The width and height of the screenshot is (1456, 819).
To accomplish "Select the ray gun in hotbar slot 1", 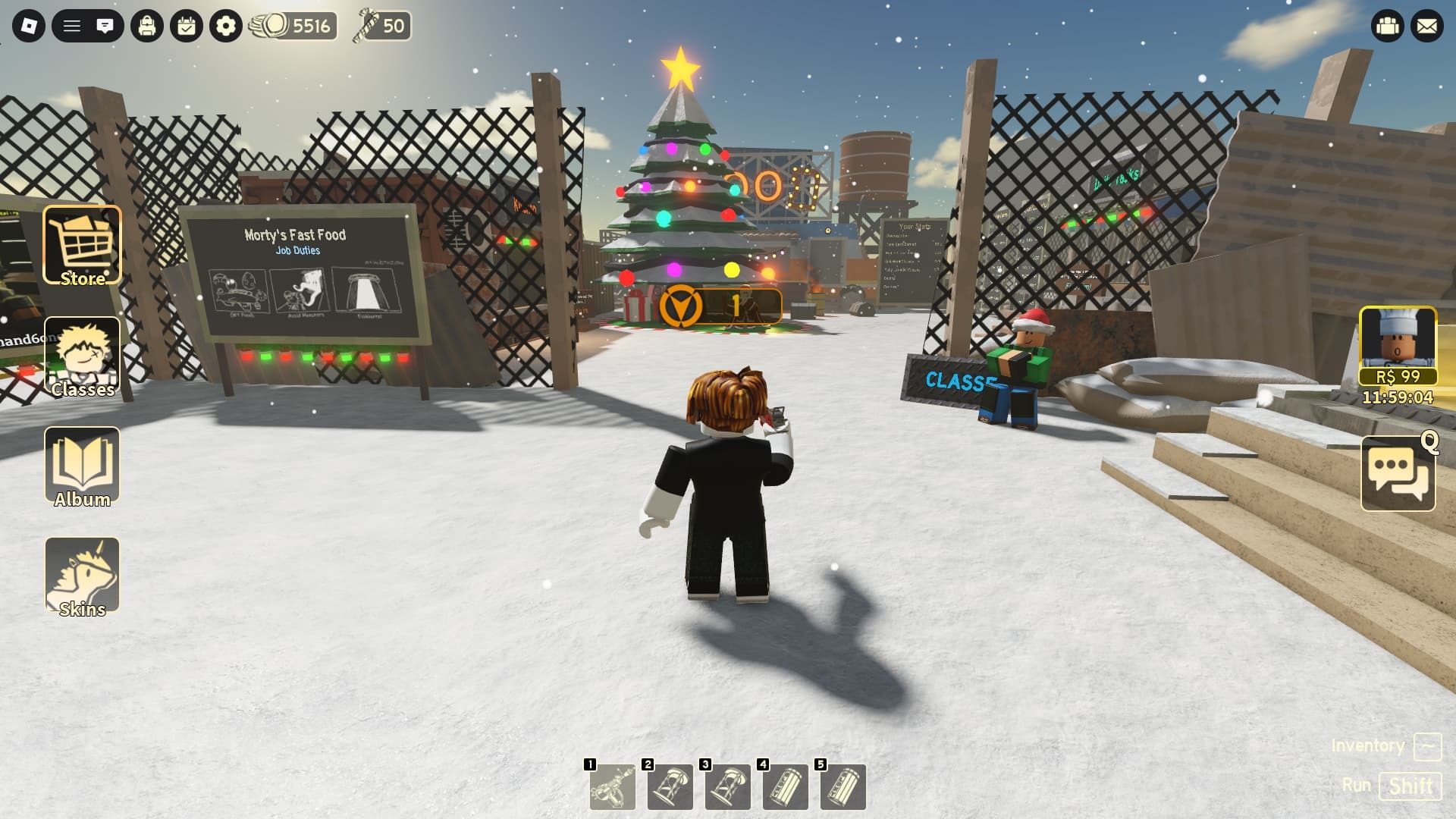I will click(x=613, y=786).
